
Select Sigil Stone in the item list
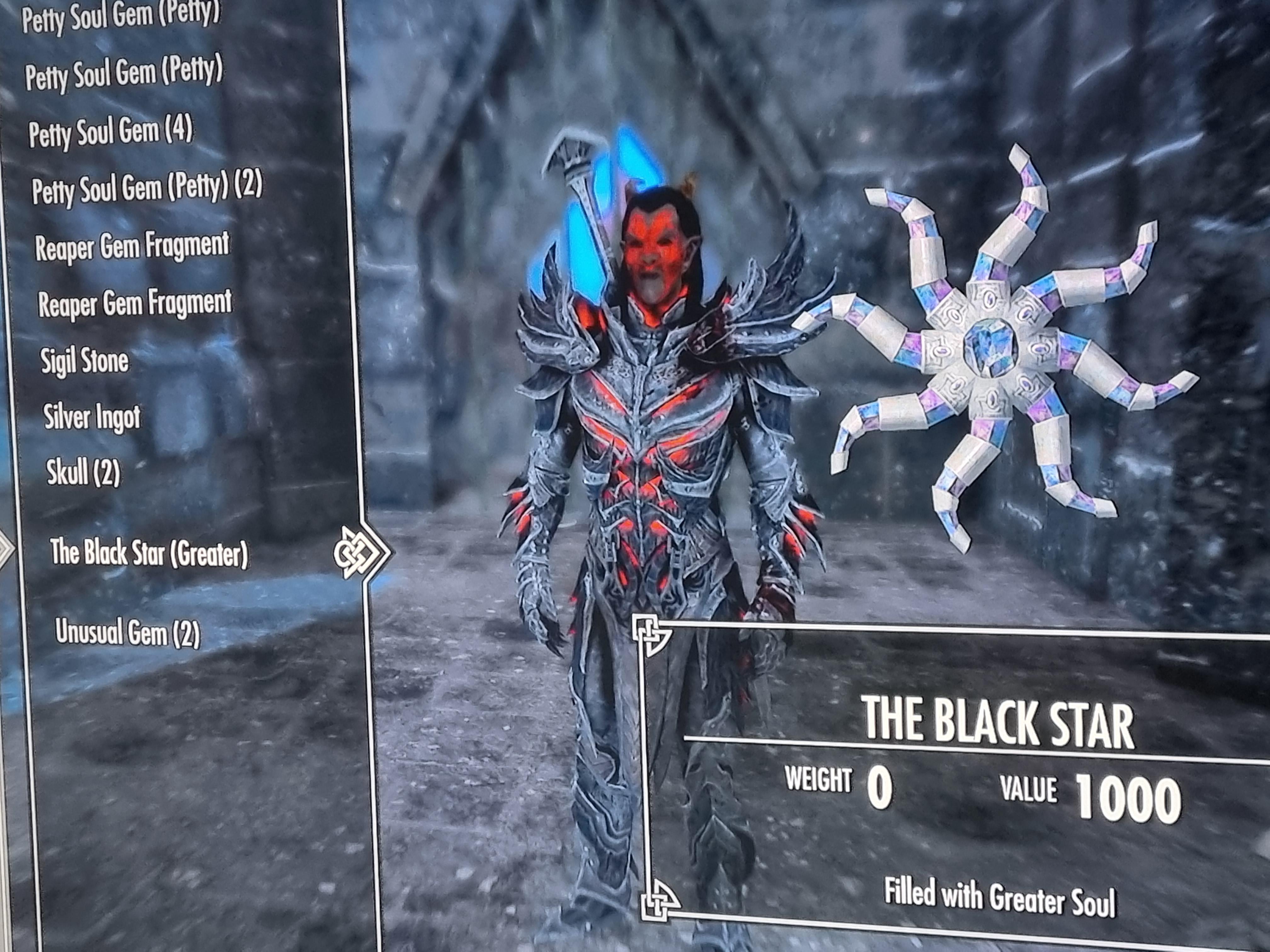(84, 361)
